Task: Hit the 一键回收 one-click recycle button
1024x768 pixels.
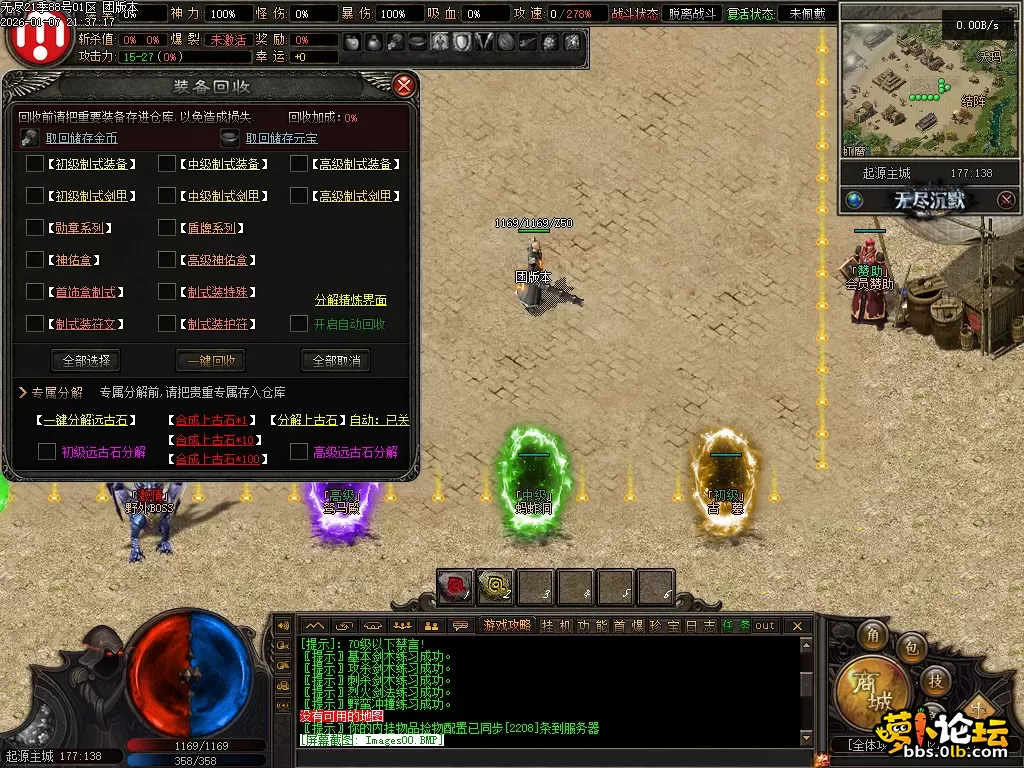Action: (210, 360)
